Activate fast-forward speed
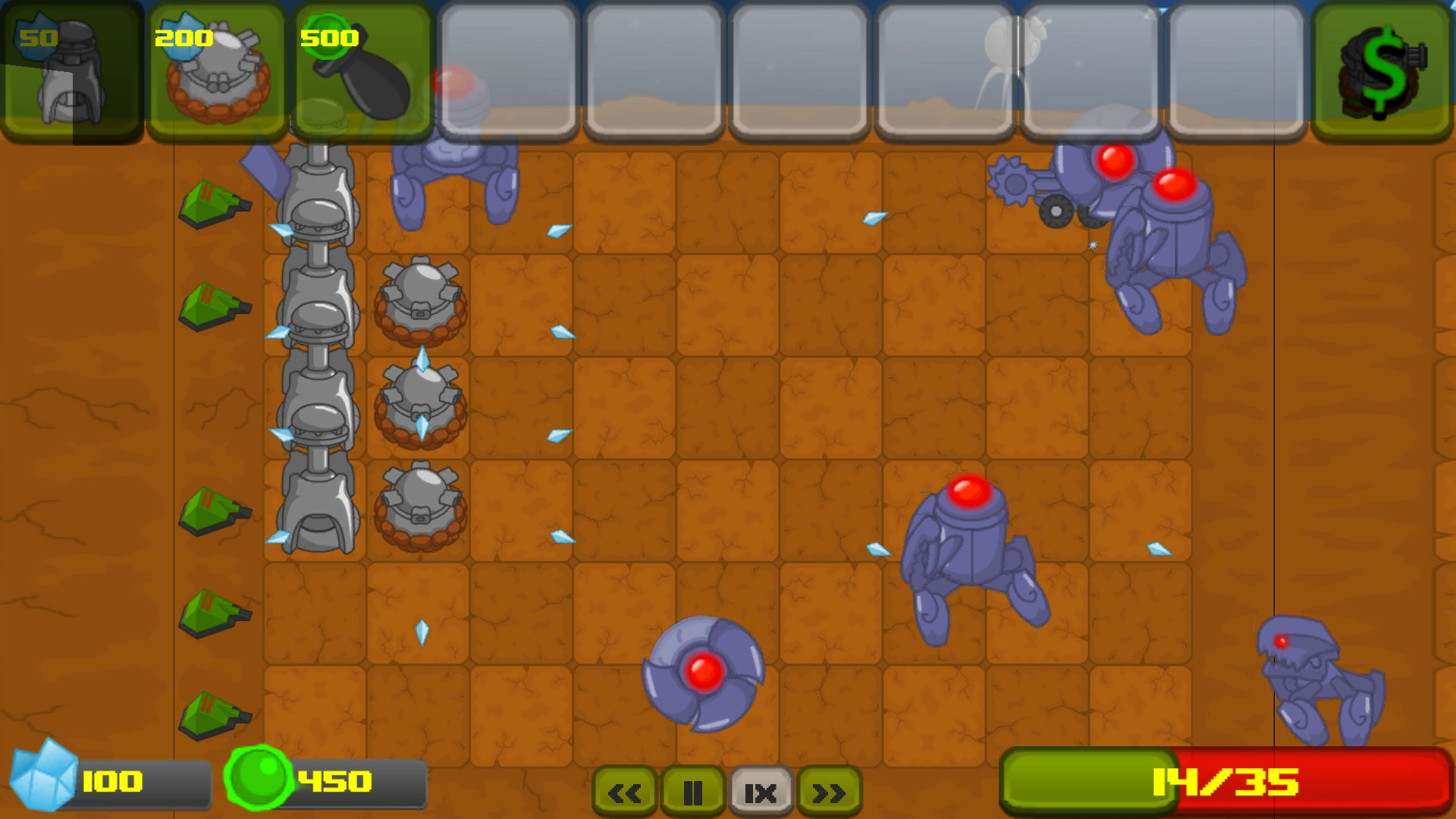Image resolution: width=1456 pixels, height=819 pixels. [x=829, y=791]
